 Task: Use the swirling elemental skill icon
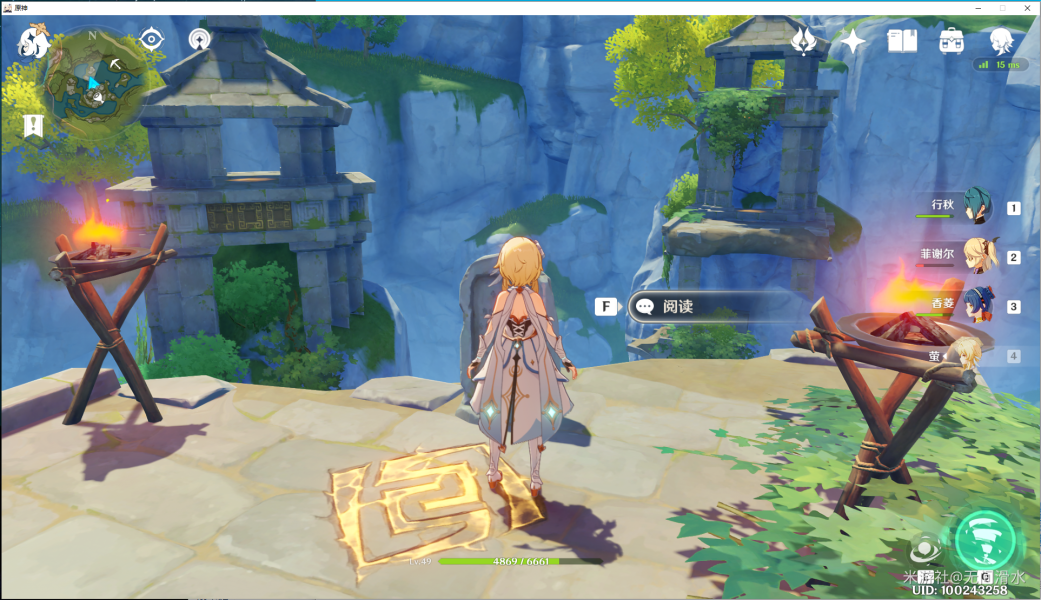click(924, 548)
